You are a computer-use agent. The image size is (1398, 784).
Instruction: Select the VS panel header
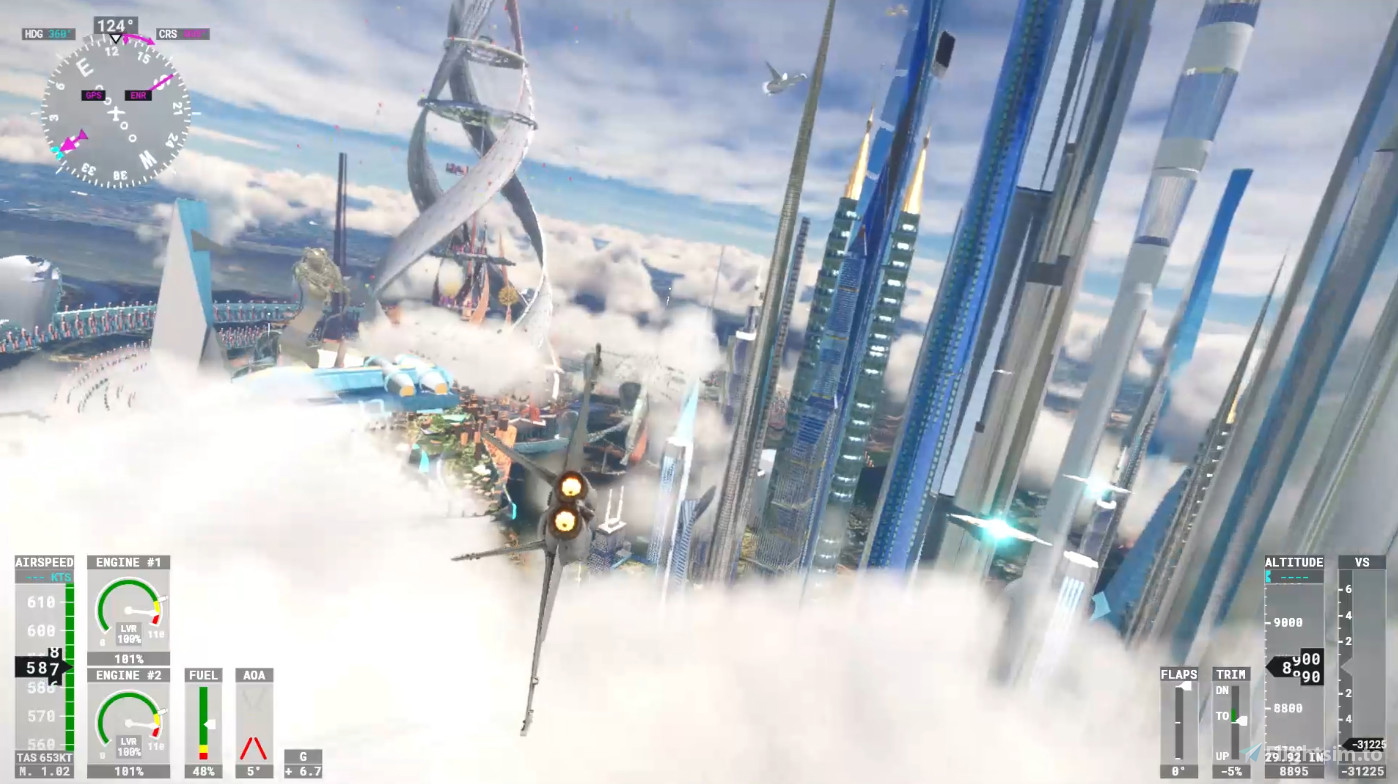point(1361,562)
